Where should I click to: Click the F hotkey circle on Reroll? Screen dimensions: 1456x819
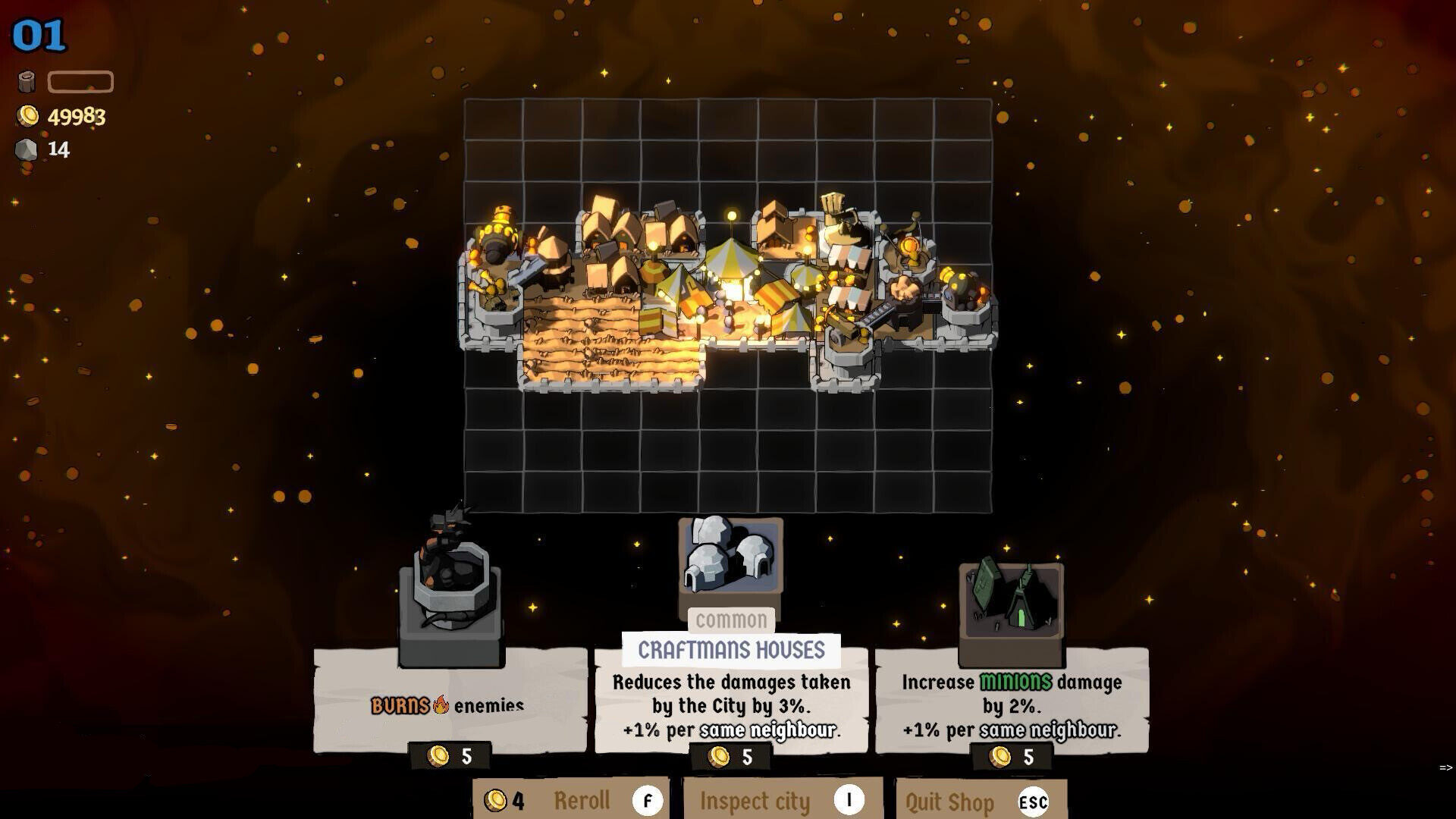click(648, 800)
